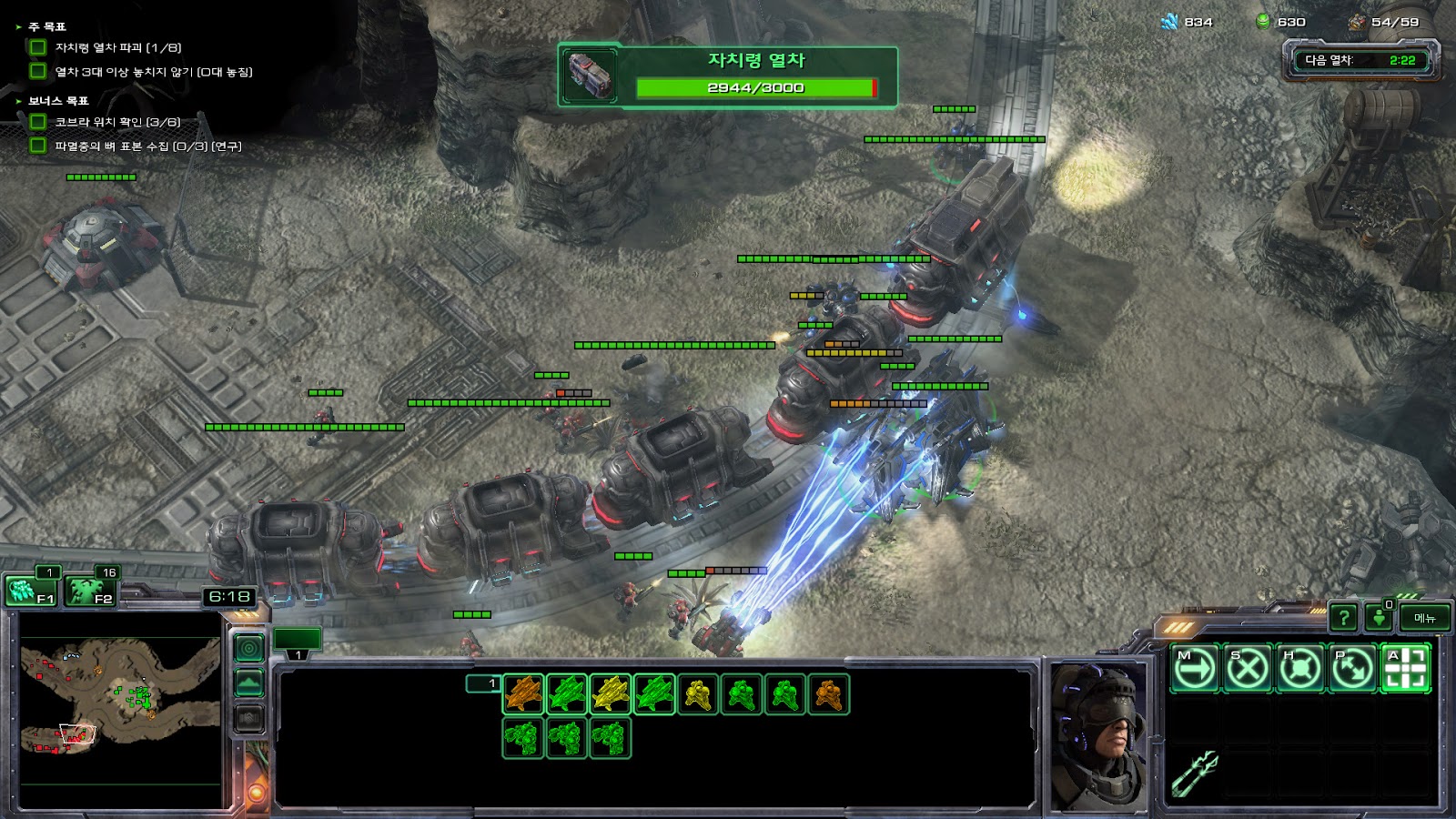Screen dimensions: 1456x819
Task: Open the 메뉴 game menu
Action: click(x=1424, y=618)
